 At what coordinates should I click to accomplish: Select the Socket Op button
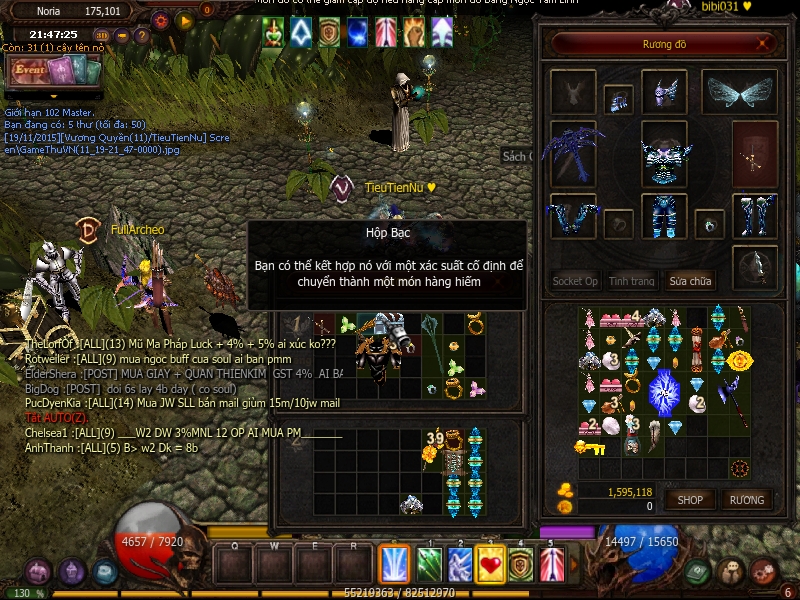(575, 281)
